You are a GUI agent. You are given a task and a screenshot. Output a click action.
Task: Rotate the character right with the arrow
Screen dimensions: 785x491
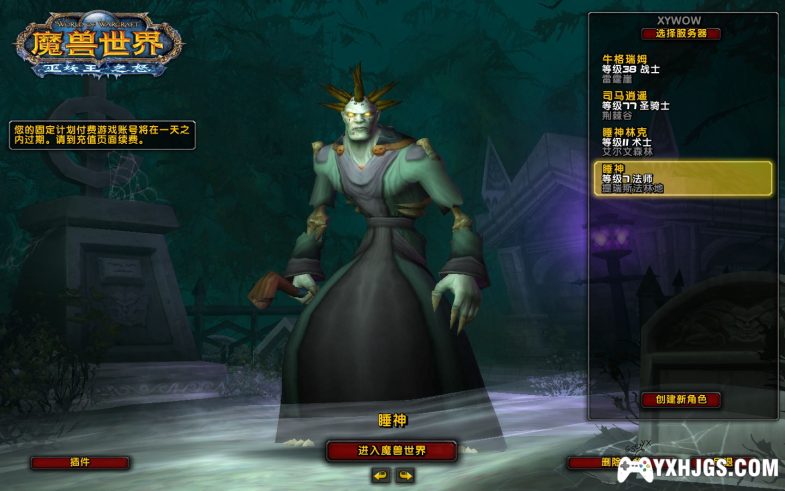pos(405,476)
